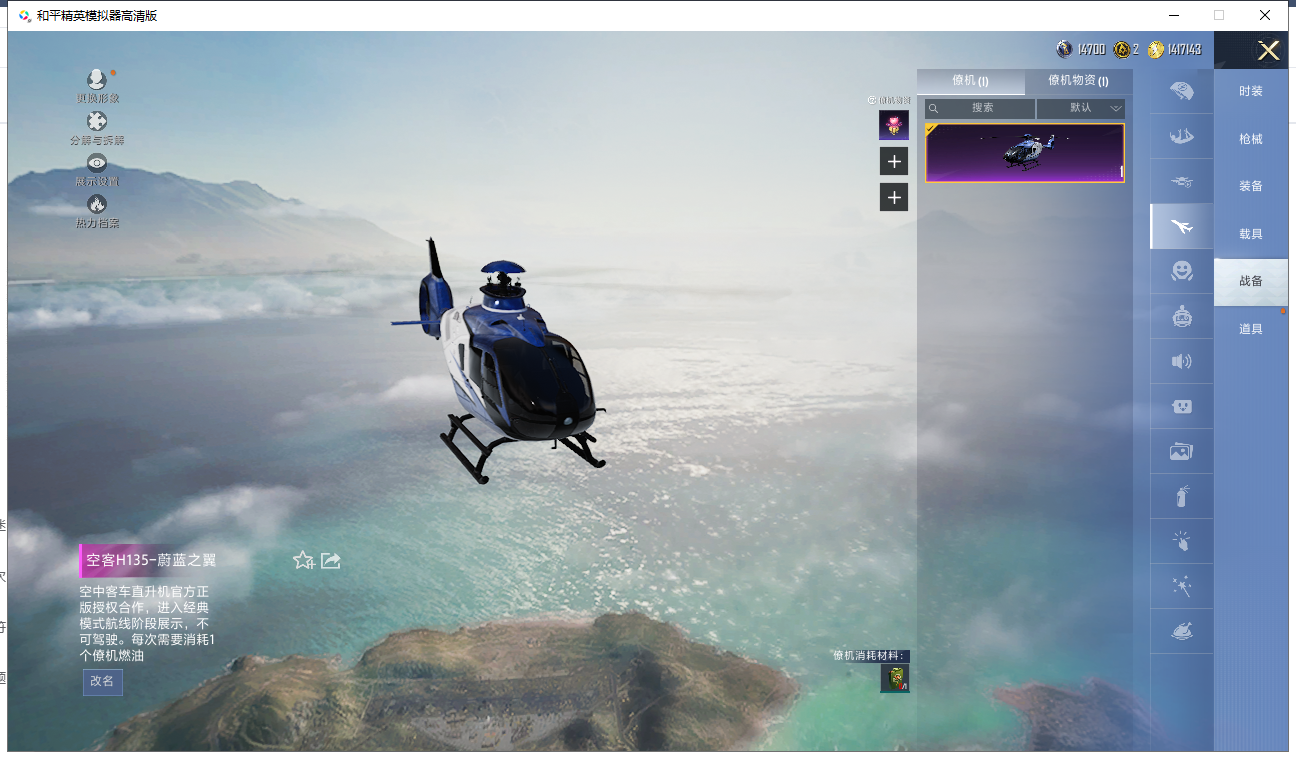Open the 载具 vehicles category

coord(1250,234)
